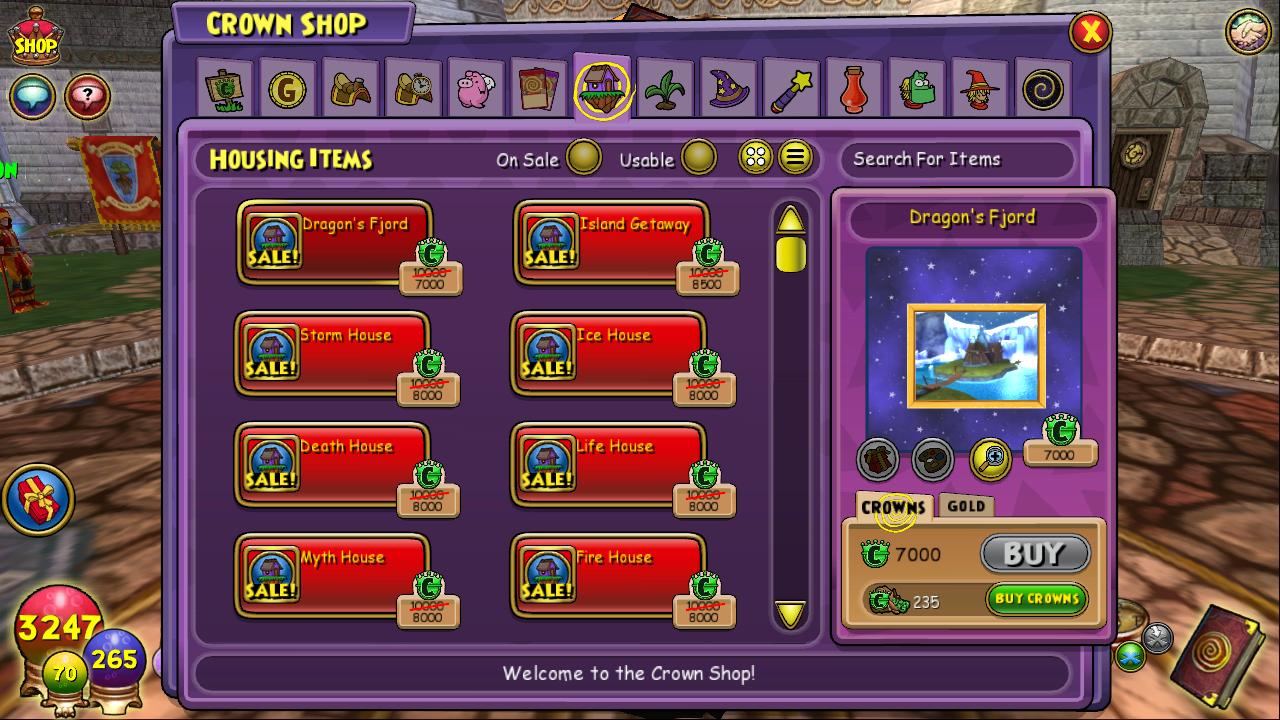Select the Dragon's Fjord housing item

335,243
